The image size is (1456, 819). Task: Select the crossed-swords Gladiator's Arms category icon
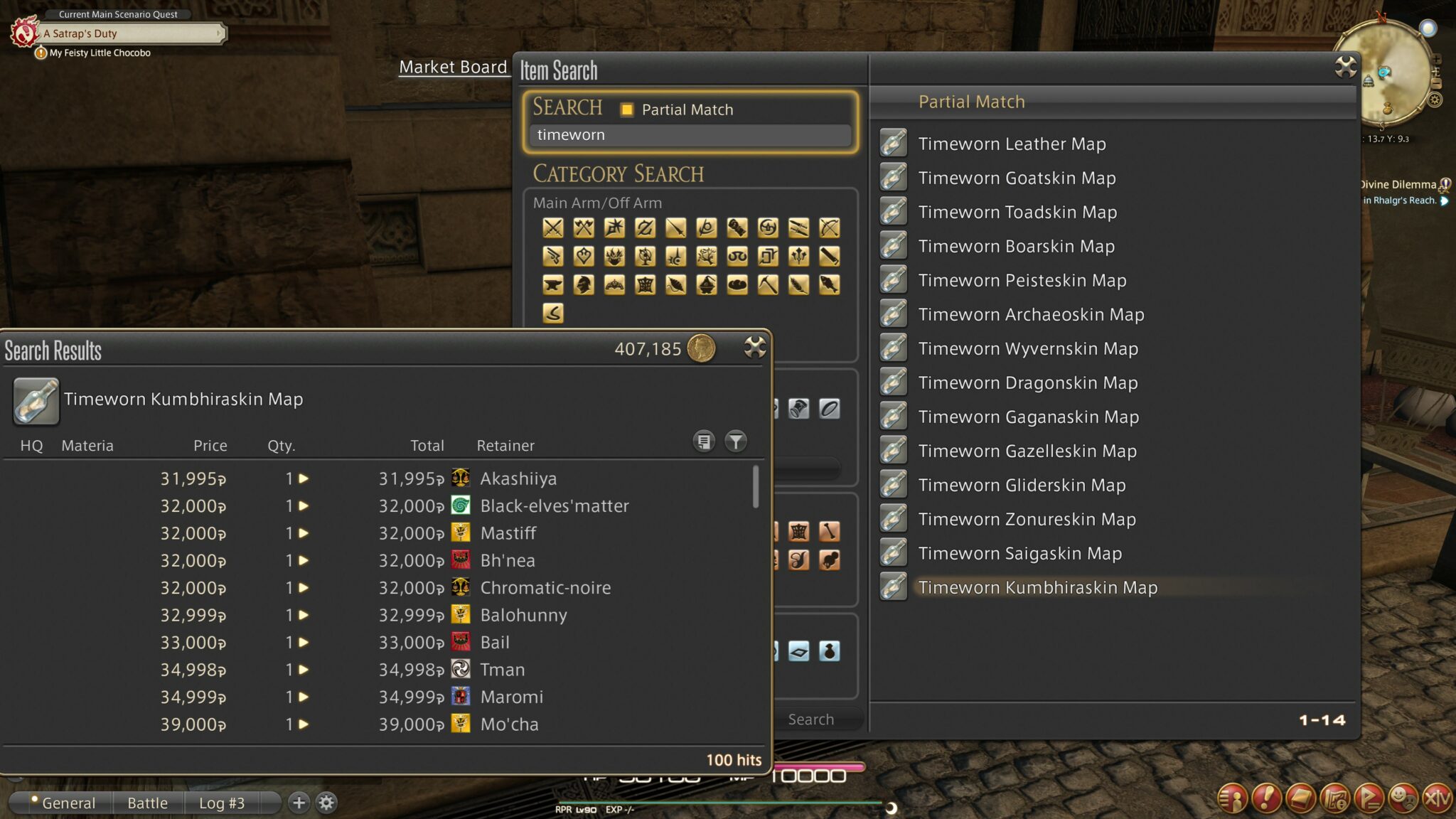(x=554, y=228)
